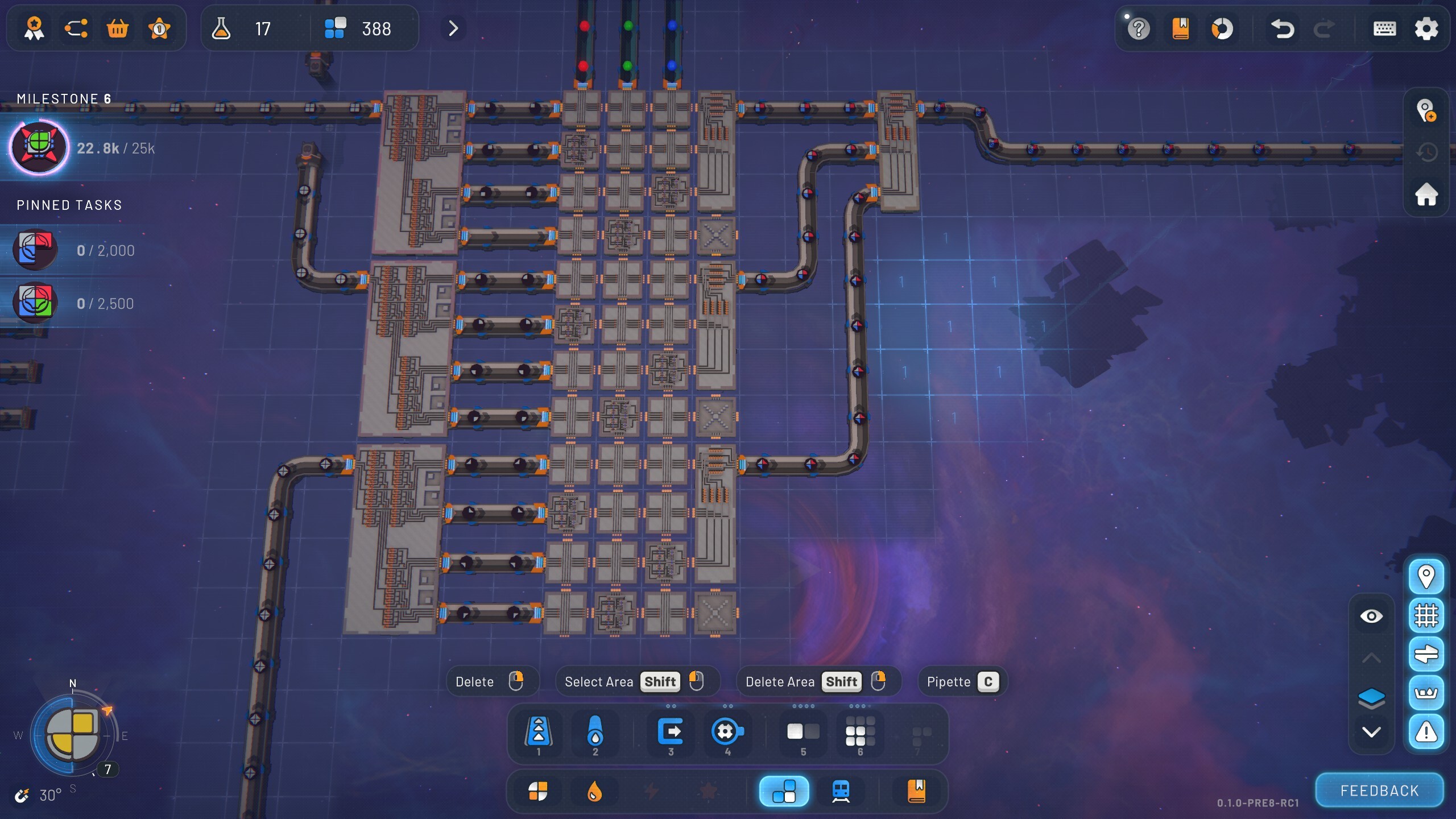Viewport: 1456px width, 819px height.
Task: Send feedback via the FEEDBACK button
Action: [x=1379, y=791]
